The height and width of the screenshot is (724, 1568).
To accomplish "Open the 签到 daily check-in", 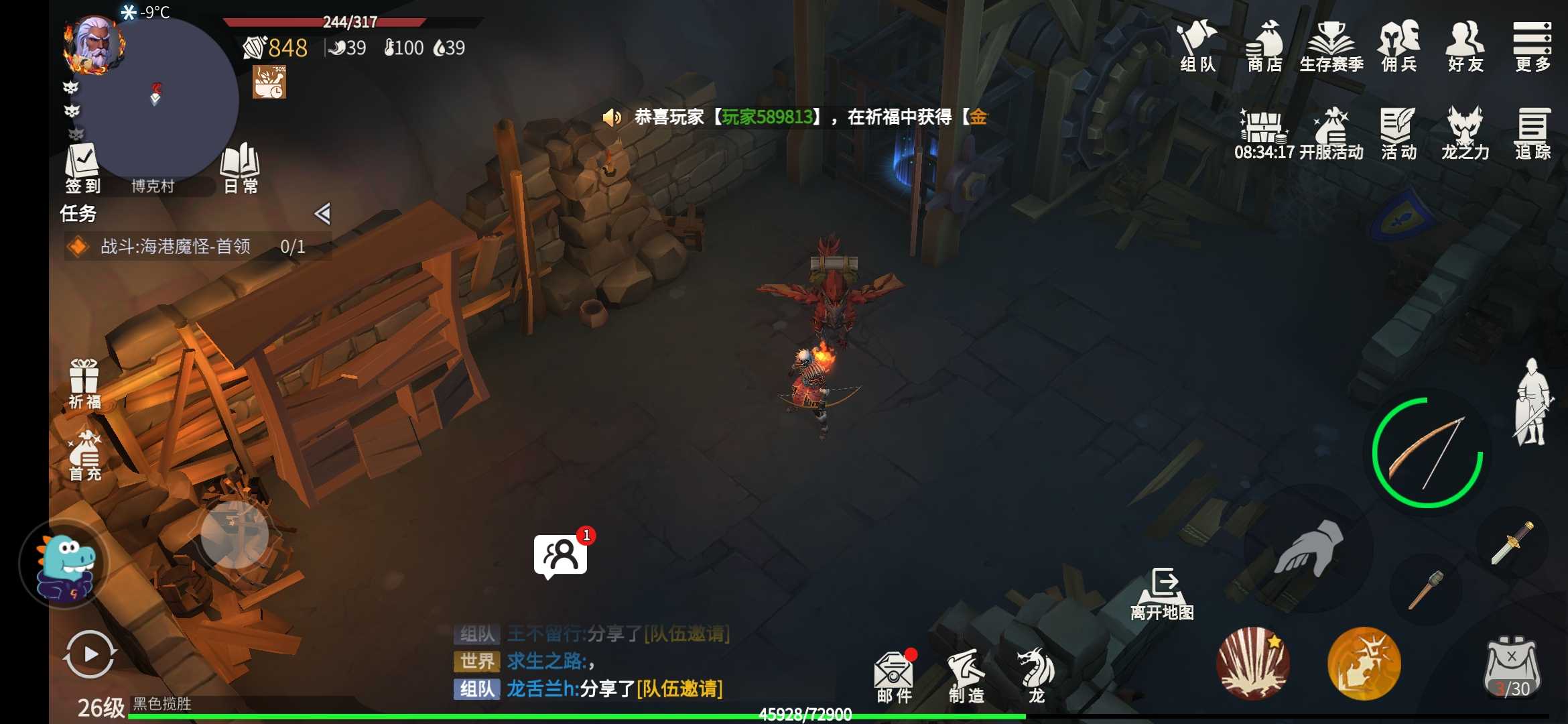I will [x=82, y=168].
